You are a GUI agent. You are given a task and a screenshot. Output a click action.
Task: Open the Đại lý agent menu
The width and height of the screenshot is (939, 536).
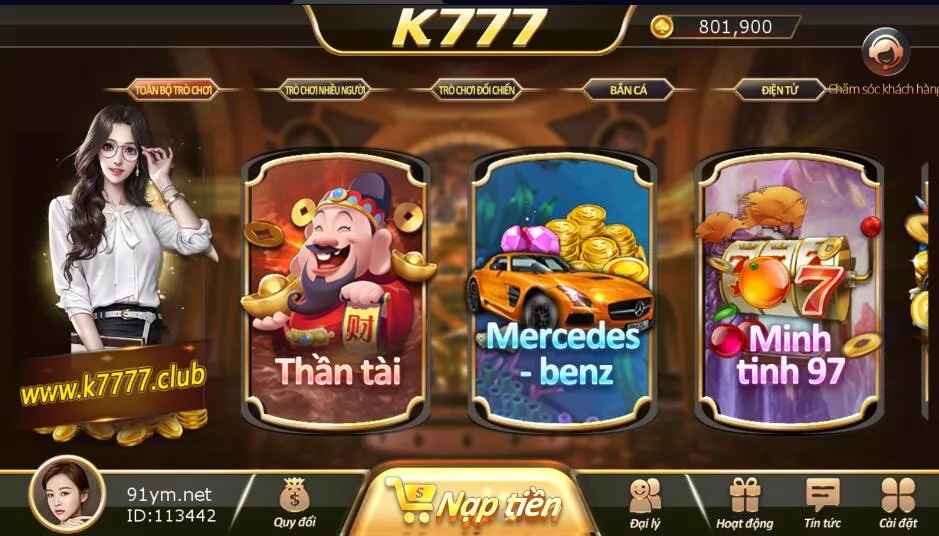(x=644, y=502)
